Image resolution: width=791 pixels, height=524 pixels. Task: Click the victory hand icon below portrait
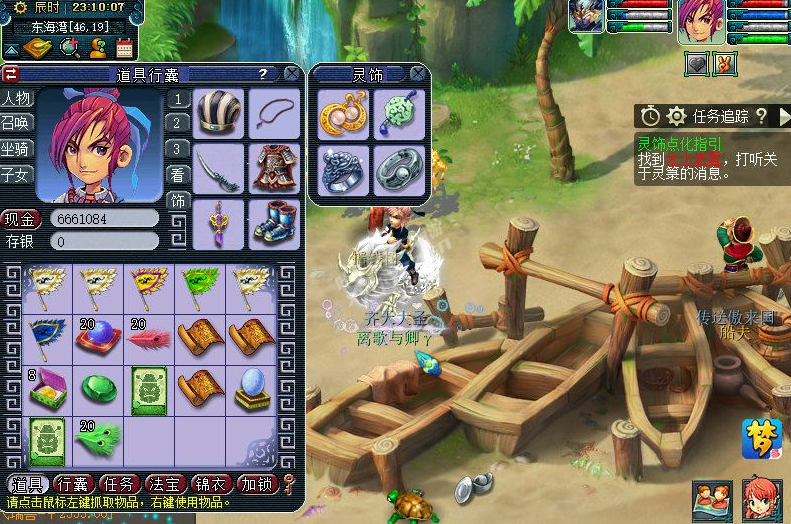point(726,63)
